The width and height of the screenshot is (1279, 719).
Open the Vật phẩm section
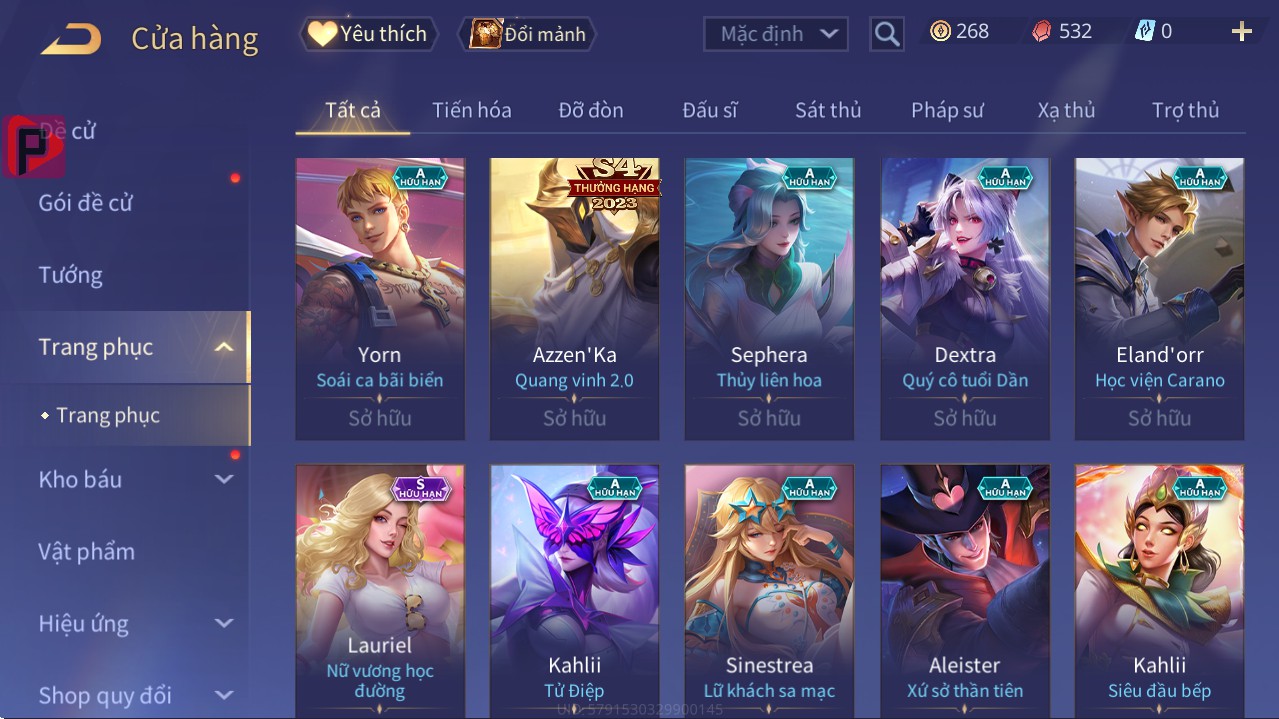(x=86, y=551)
